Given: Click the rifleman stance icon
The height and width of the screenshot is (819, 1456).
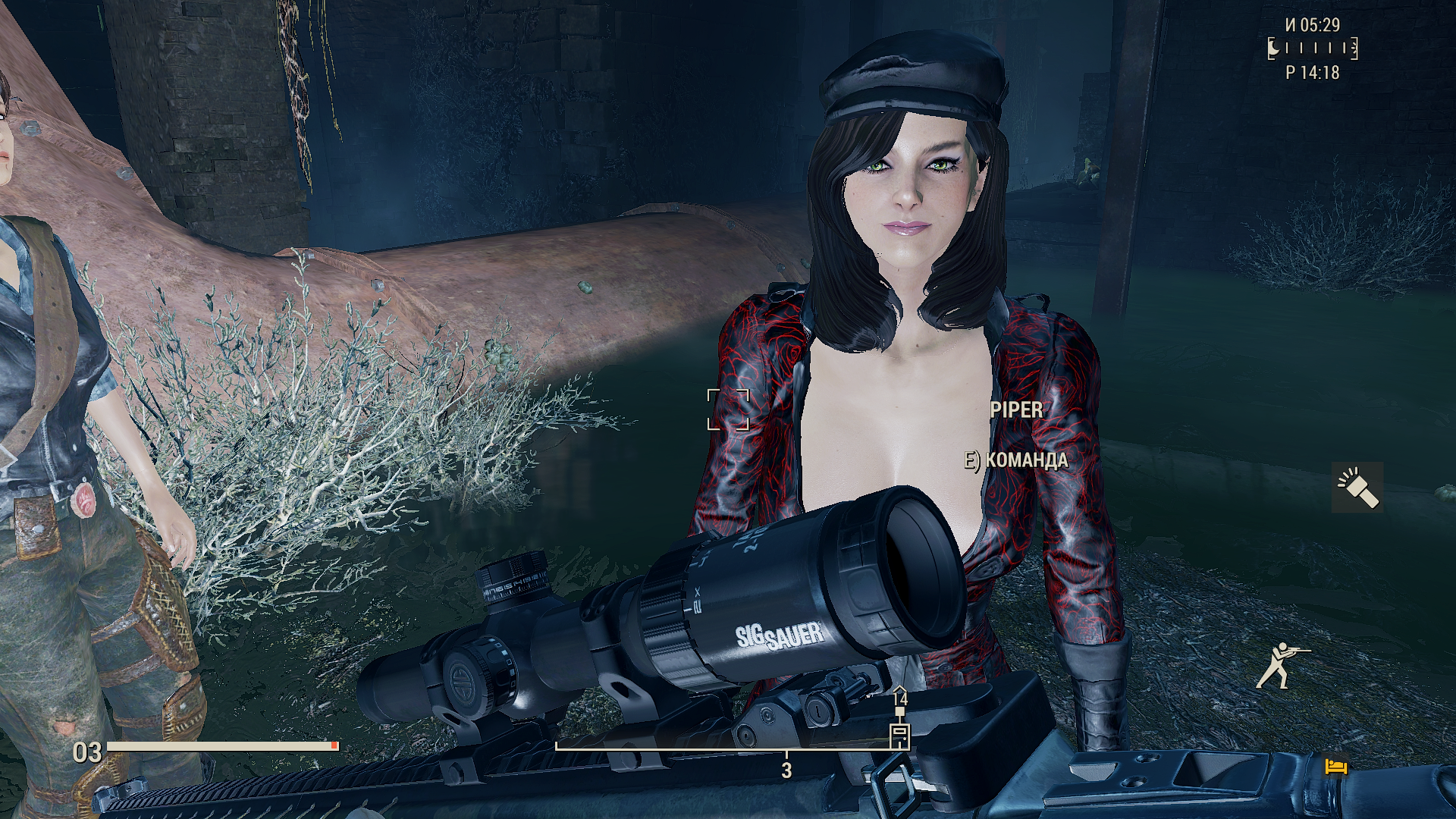Looking at the screenshot, I should click(x=1281, y=665).
